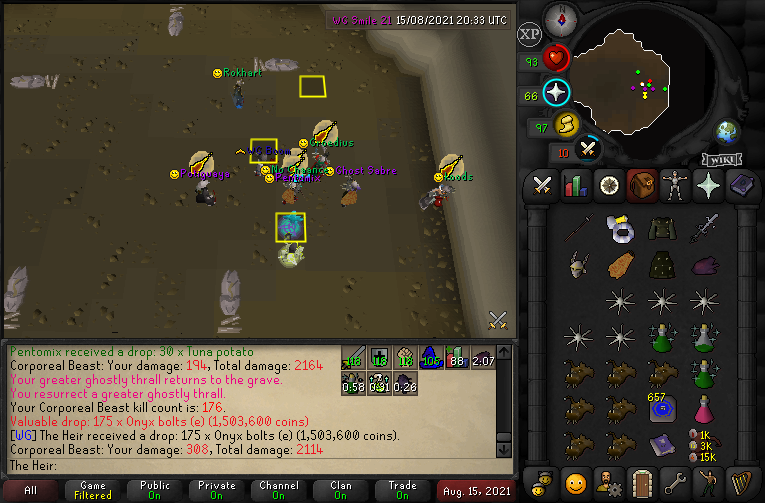The height and width of the screenshot is (503, 765).
Task: Open the Wiki lookup banner
Action: coord(720,159)
